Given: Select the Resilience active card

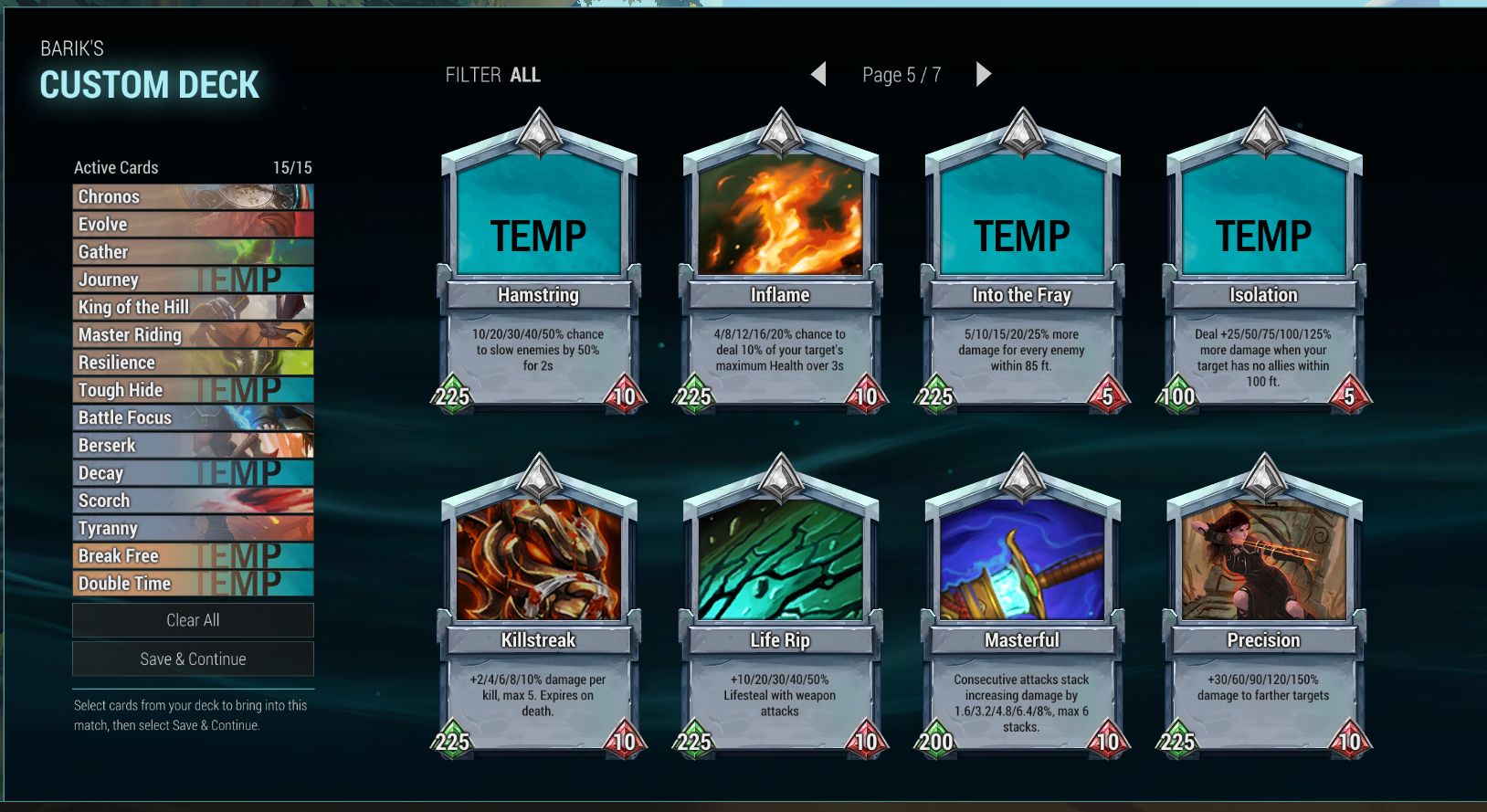Looking at the screenshot, I should tap(193, 363).
